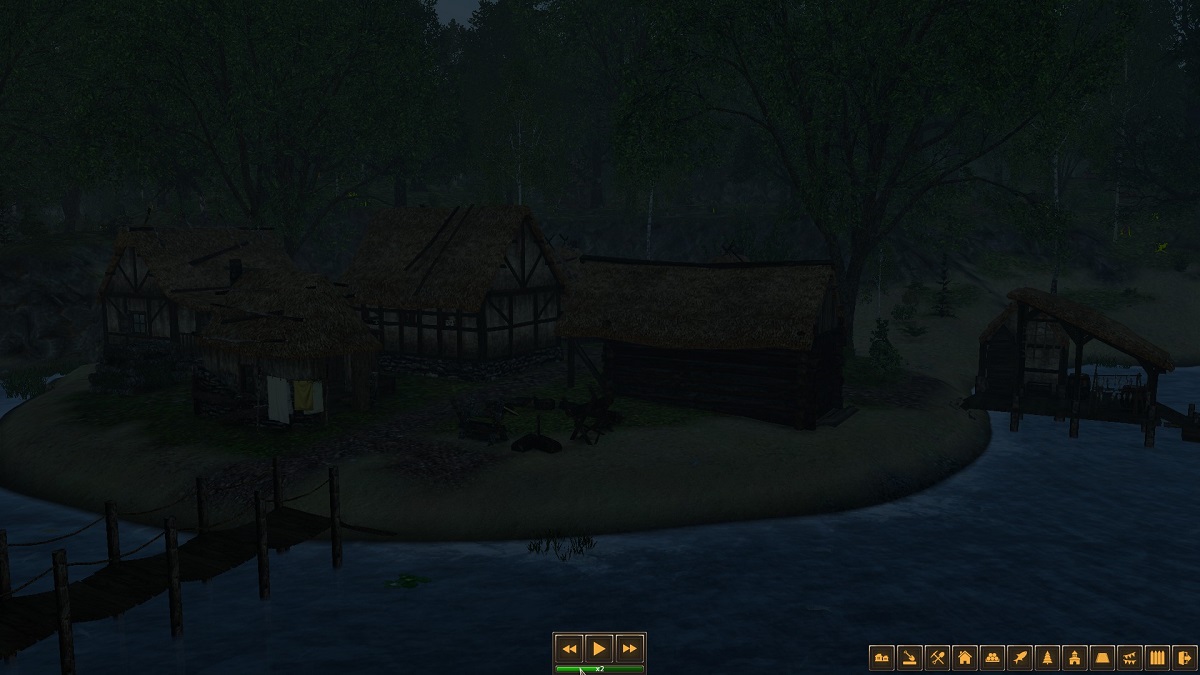Select the tower building icon

point(1075,657)
